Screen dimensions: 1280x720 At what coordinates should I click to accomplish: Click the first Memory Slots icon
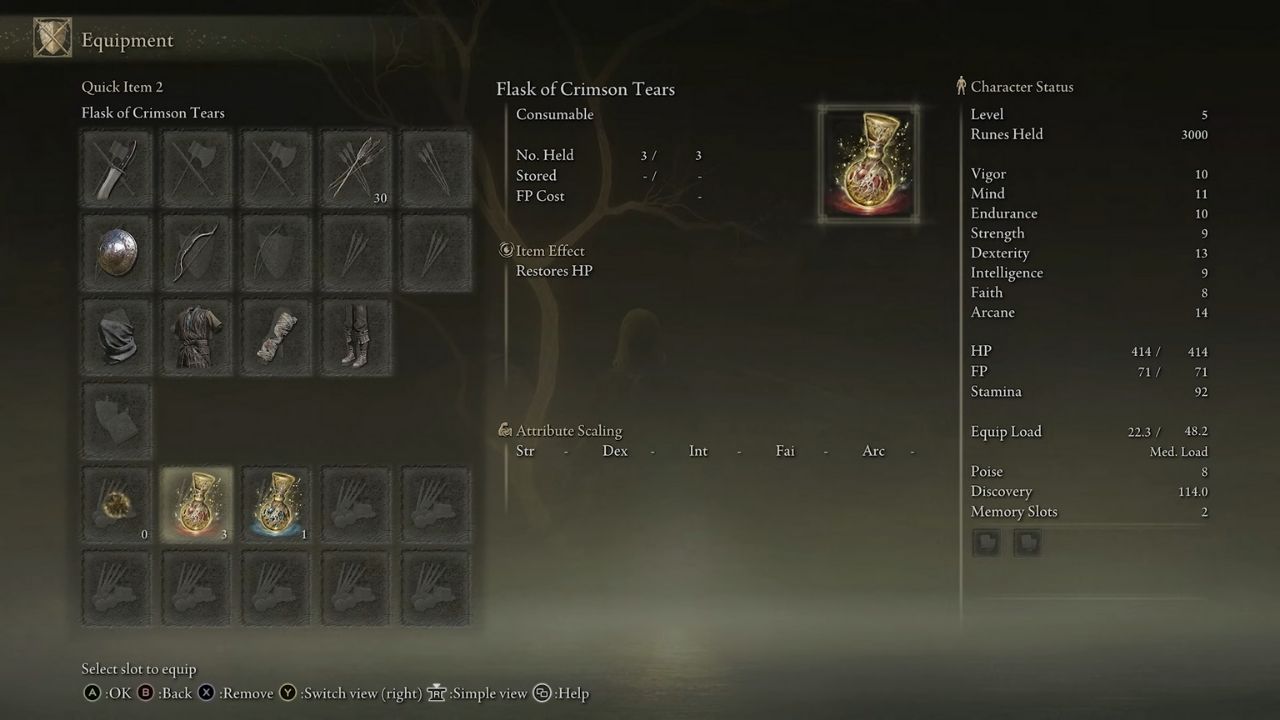coord(986,542)
